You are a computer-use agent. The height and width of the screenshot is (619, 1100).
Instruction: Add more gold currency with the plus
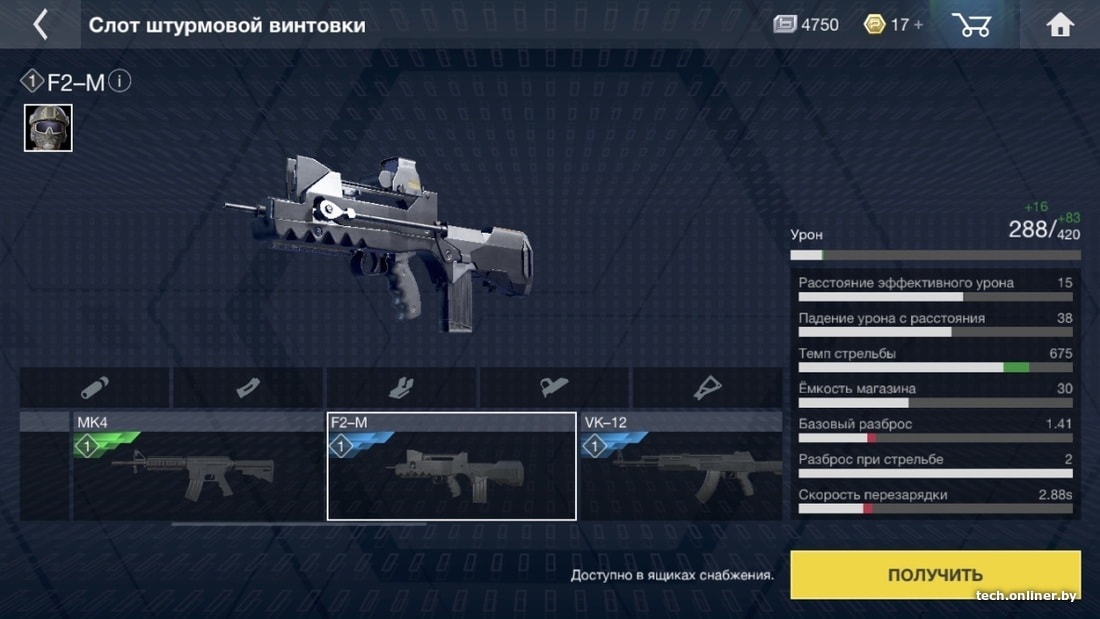click(x=917, y=25)
